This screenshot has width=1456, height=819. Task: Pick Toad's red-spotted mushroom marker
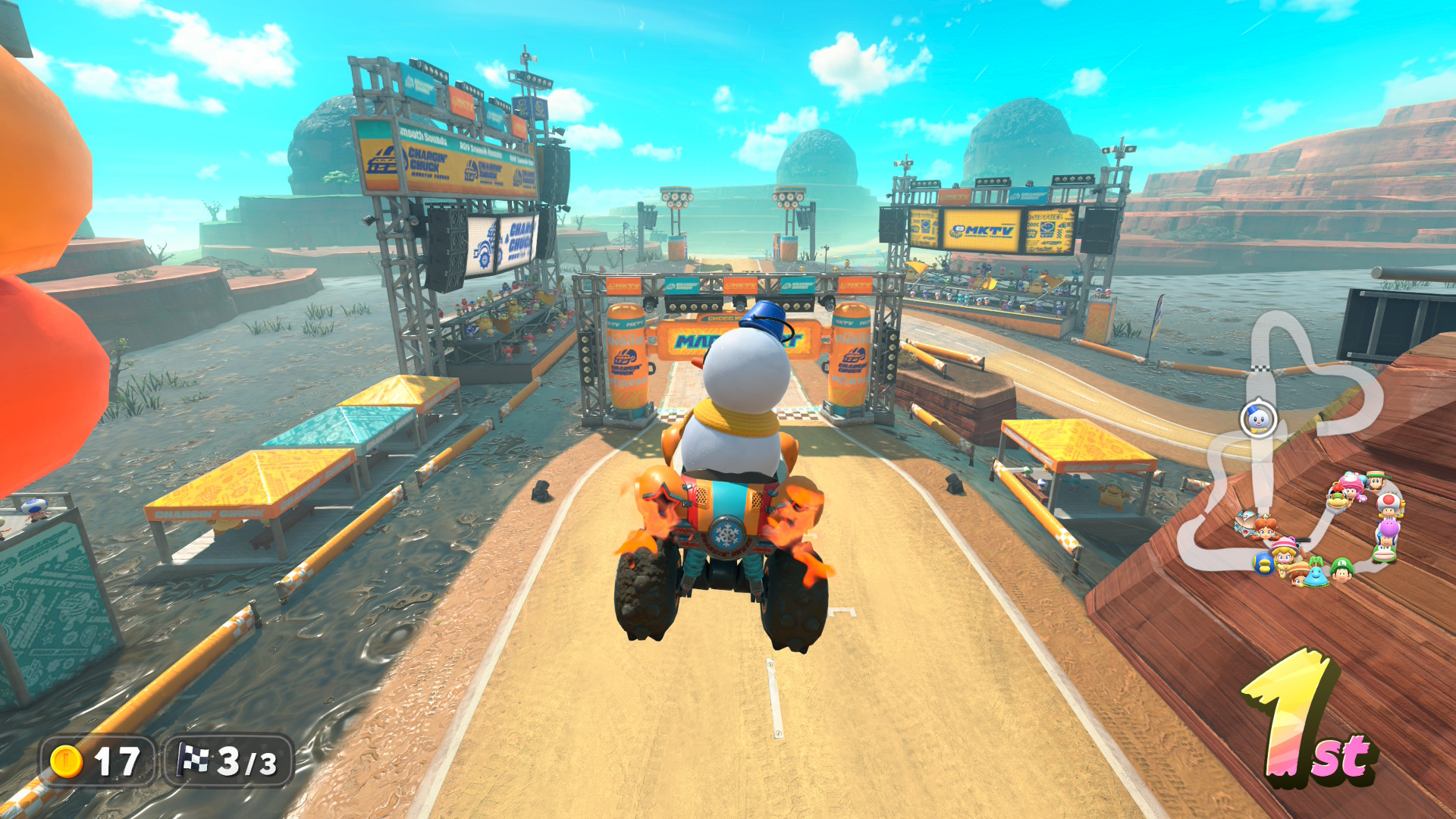pos(1389,504)
